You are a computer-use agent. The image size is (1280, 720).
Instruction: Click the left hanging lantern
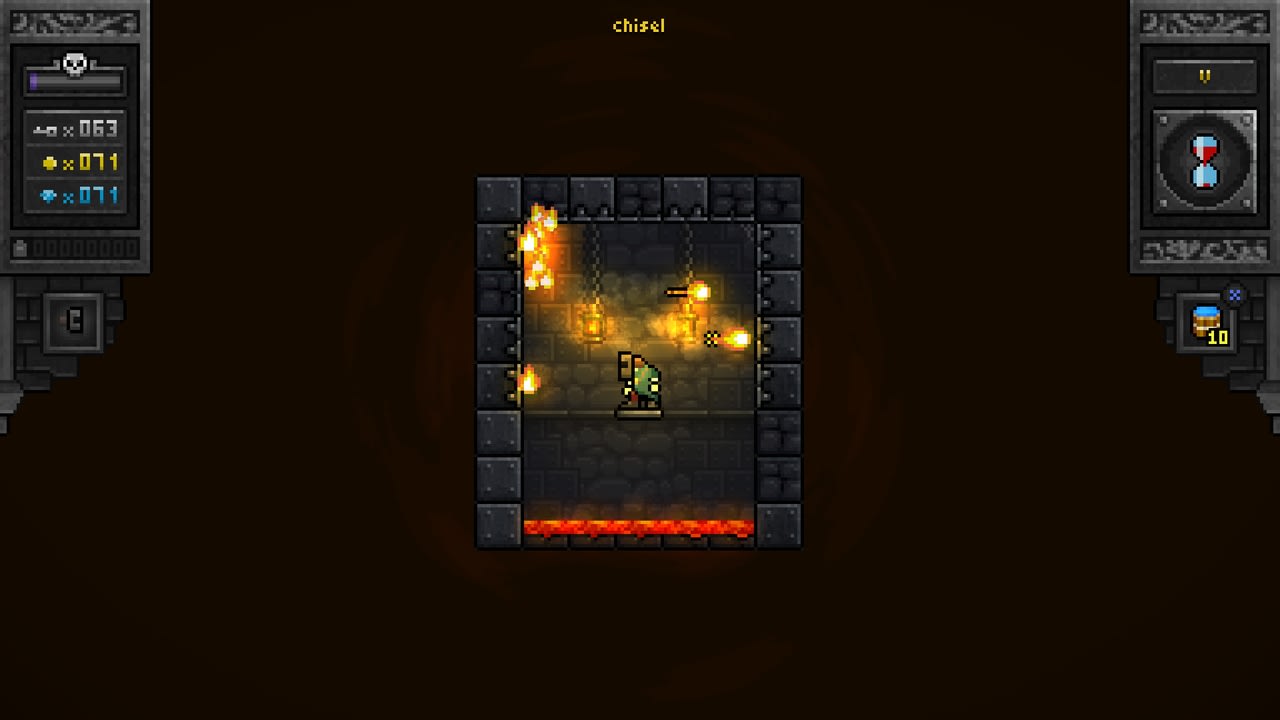pos(592,324)
